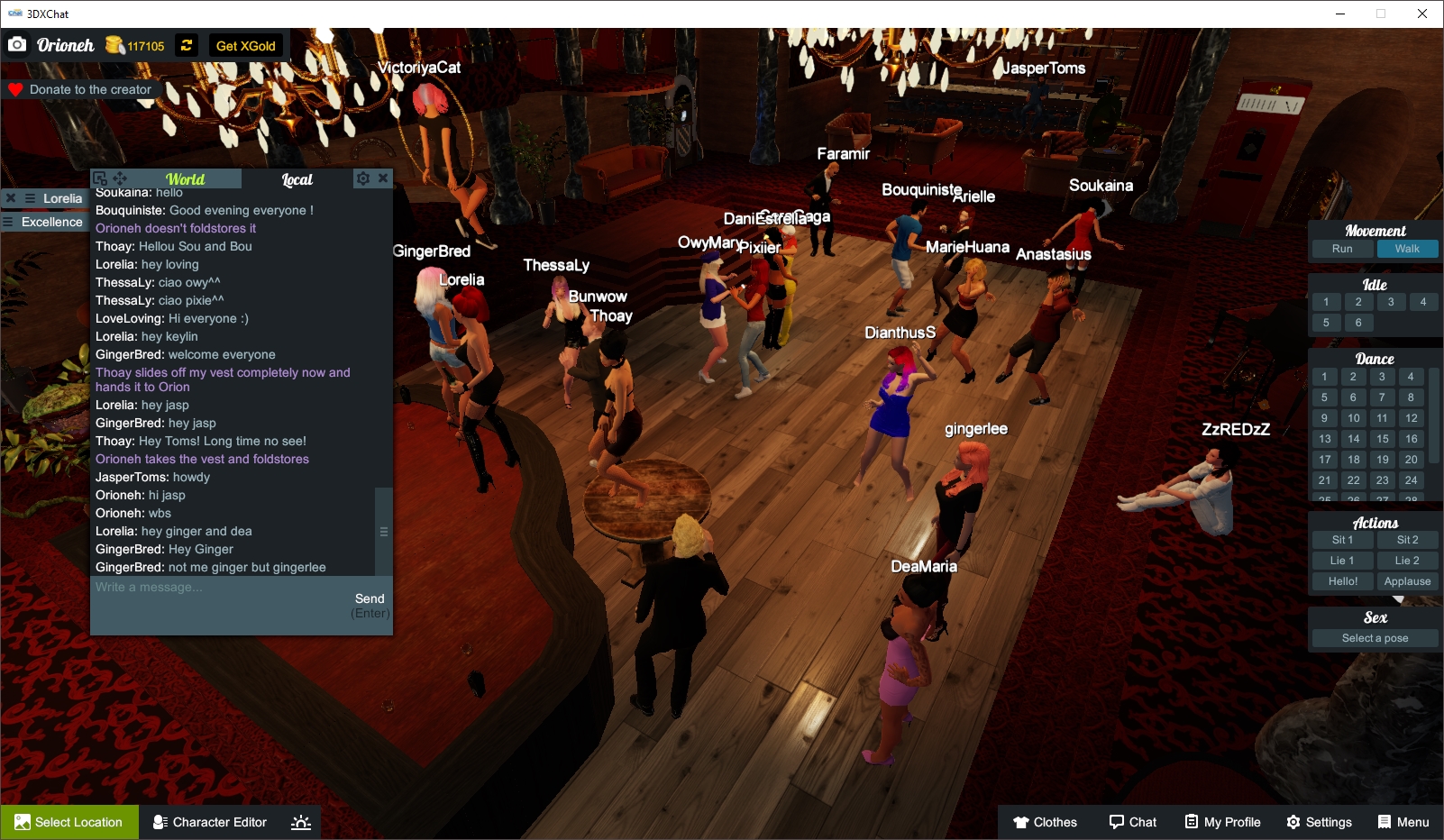Switch movement back to Walk
The height and width of the screenshot is (840, 1444).
click(x=1408, y=249)
